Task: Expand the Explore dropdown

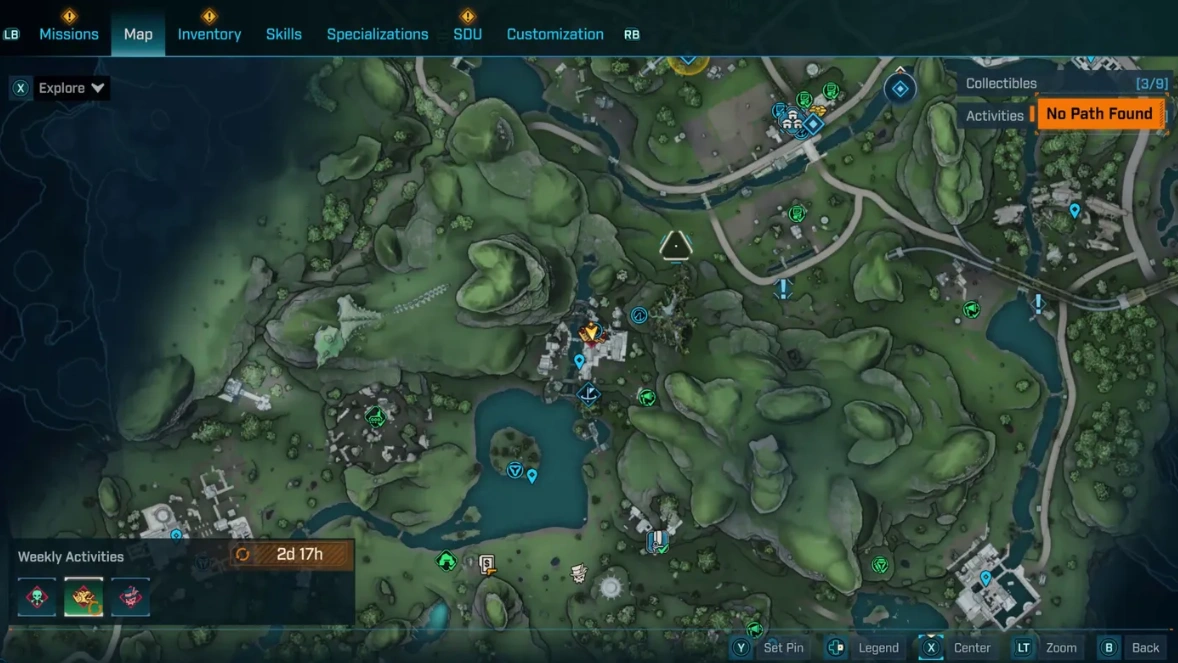Action: pyautogui.click(x=71, y=88)
